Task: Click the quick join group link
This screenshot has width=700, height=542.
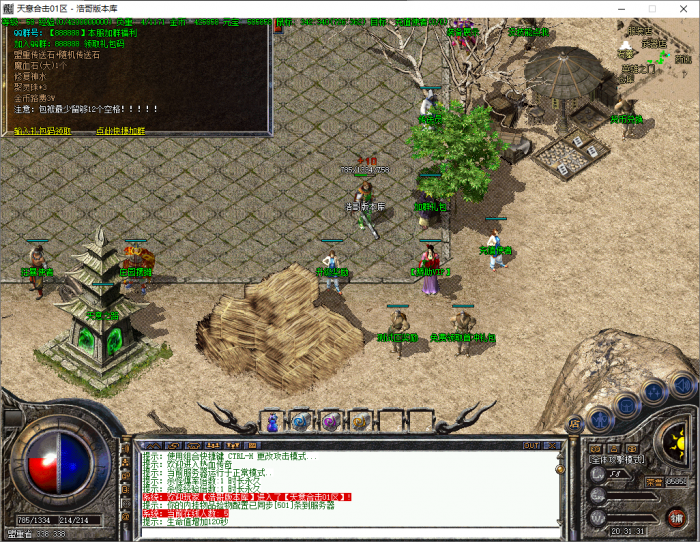Action: [121, 131]
